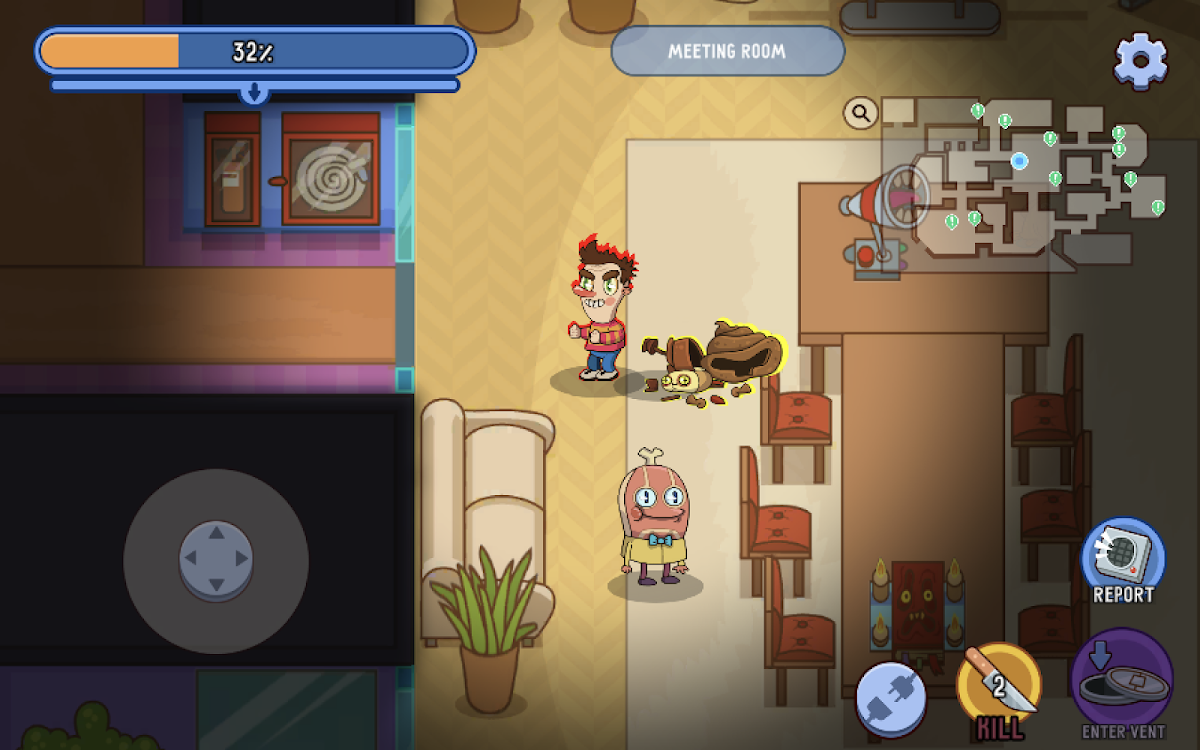1200x750 pixels.
Task: Enlarge the map with the magnifier icon
Action: pyautogui.click(x=860, y=113)
